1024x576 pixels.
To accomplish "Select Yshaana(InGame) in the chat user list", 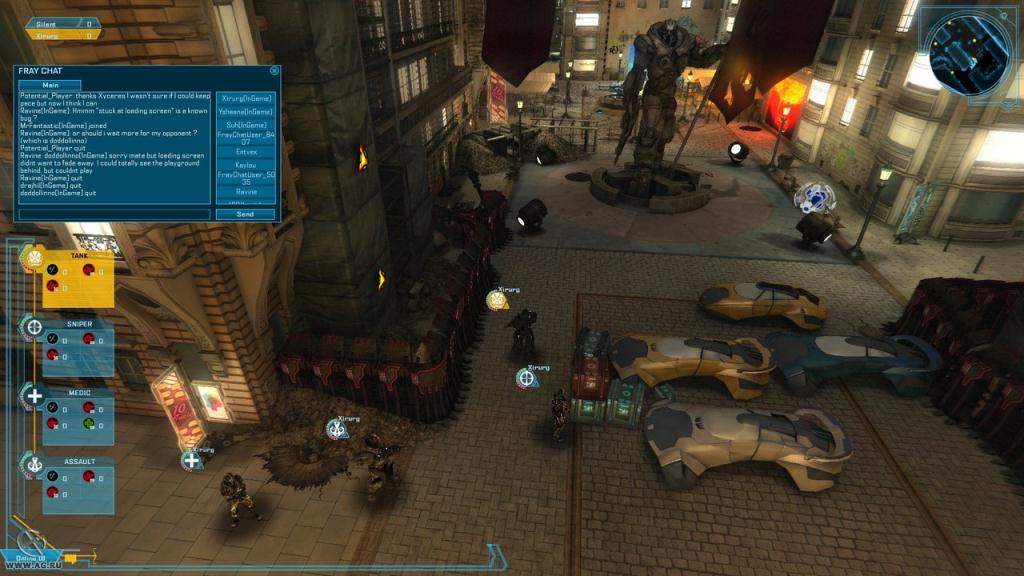I will 245,111.
